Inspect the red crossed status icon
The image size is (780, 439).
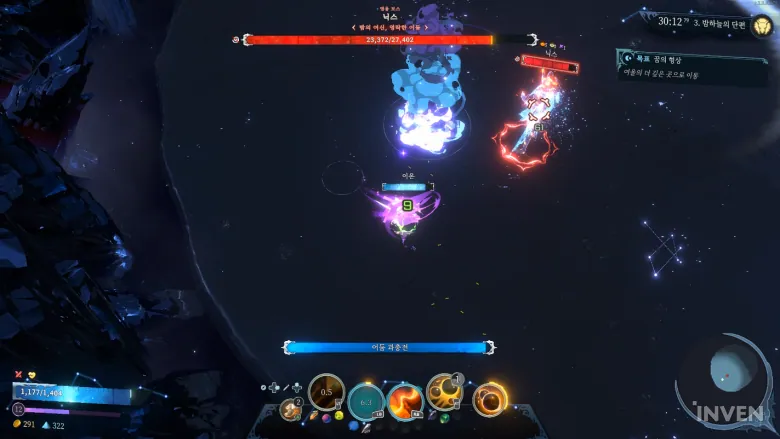[x=18, y=373]
